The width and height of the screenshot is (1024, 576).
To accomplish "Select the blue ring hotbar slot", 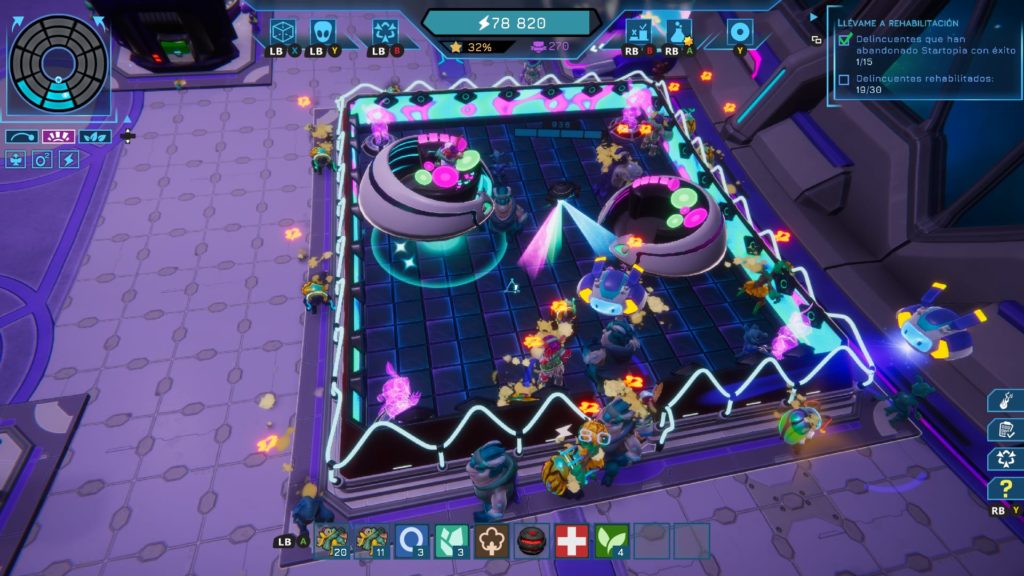I will [x=411, y=541].
